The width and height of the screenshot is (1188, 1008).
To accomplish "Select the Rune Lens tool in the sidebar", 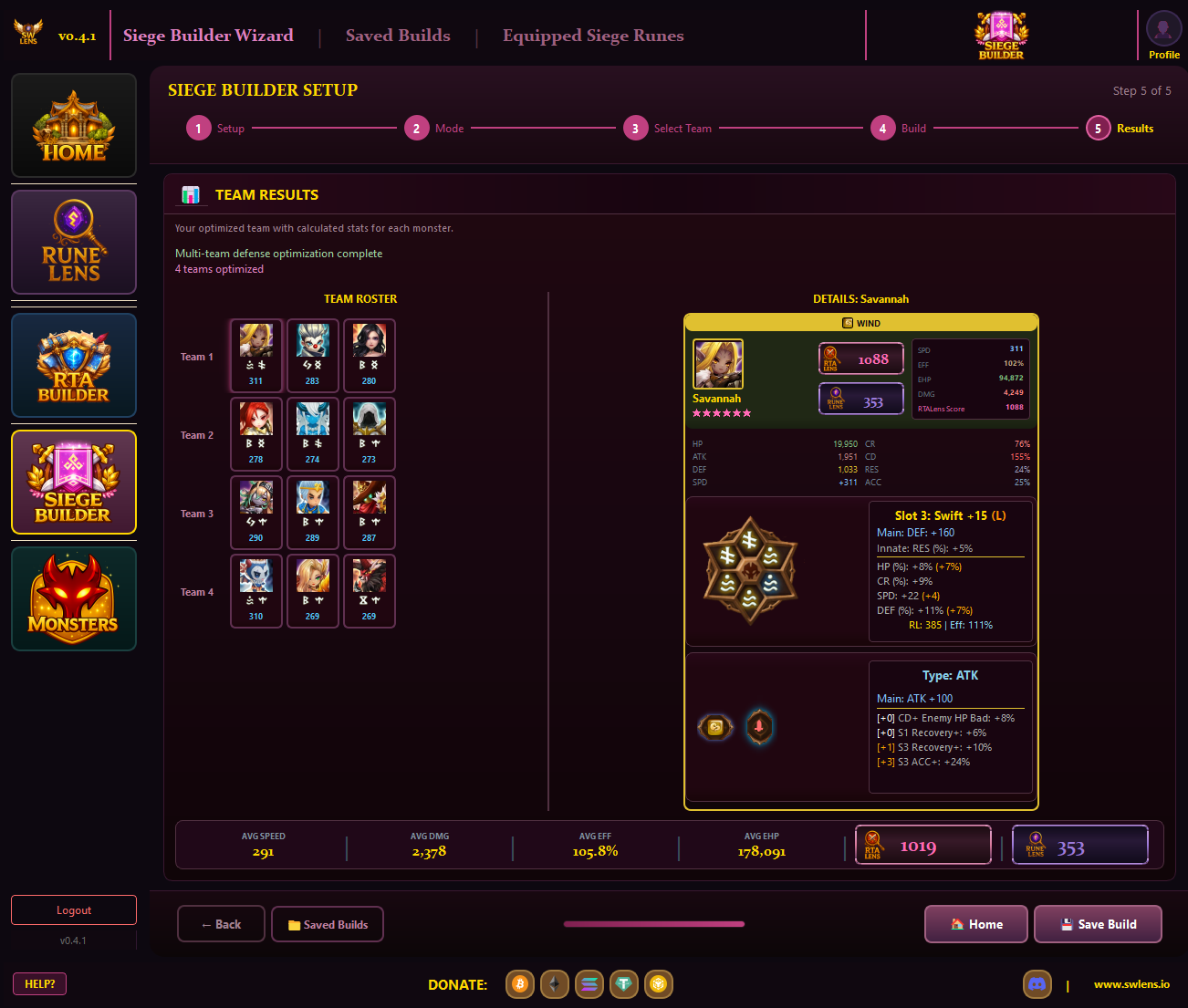I will (73, 242).
